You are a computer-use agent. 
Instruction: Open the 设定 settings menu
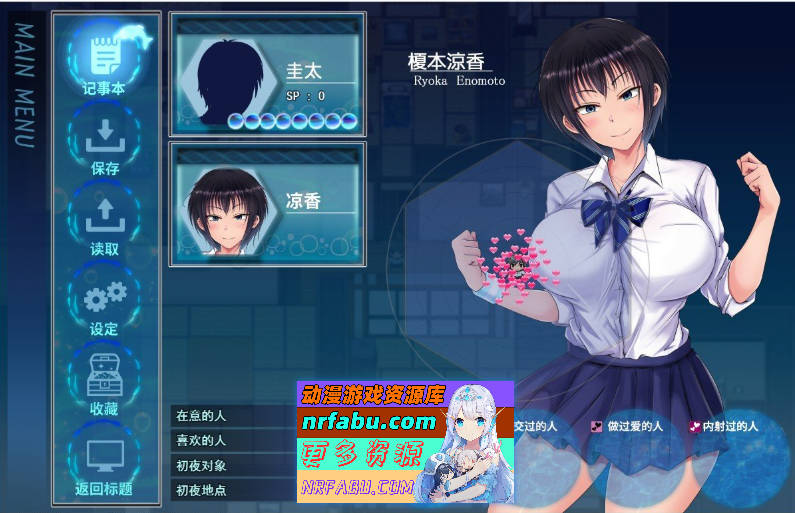(104, 300)
